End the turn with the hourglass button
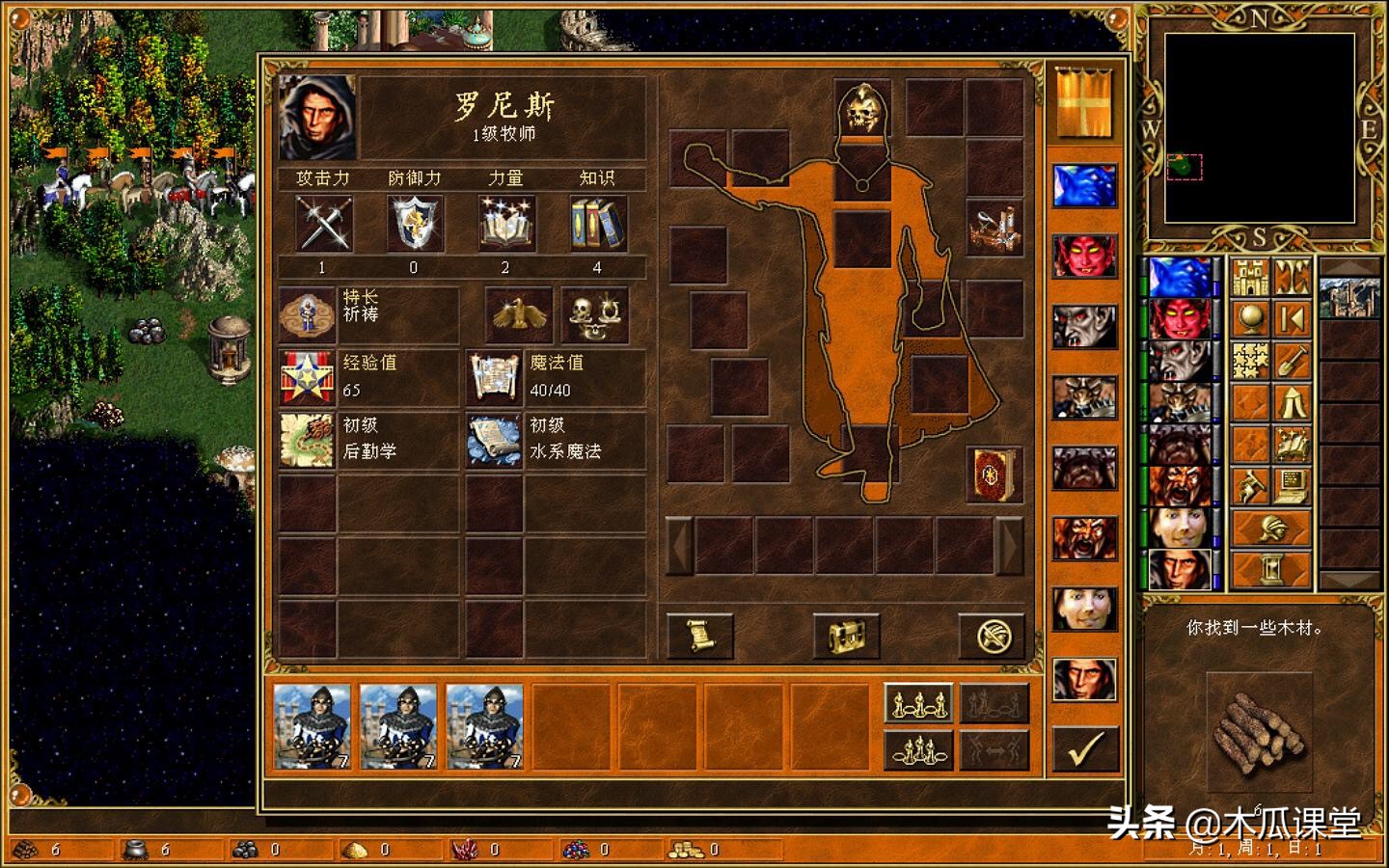 1271,568
